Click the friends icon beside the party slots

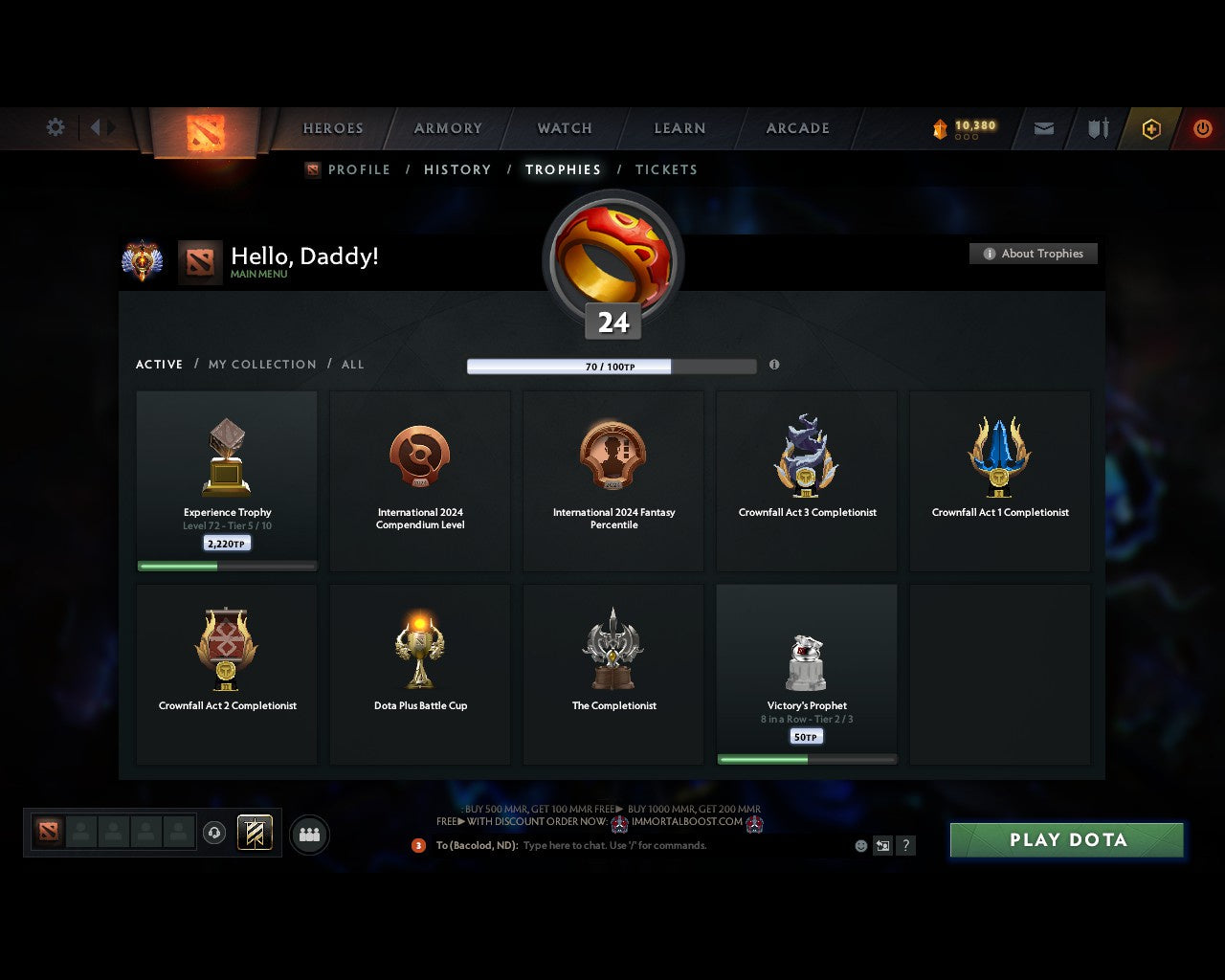[309, 833]
